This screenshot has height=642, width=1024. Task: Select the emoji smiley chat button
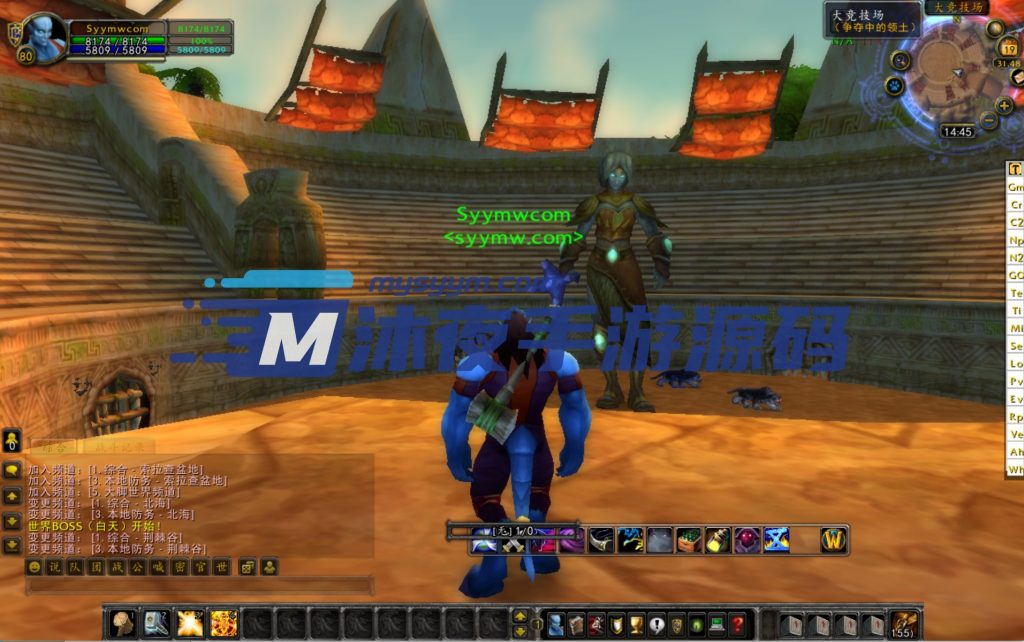tap(34, 567)
